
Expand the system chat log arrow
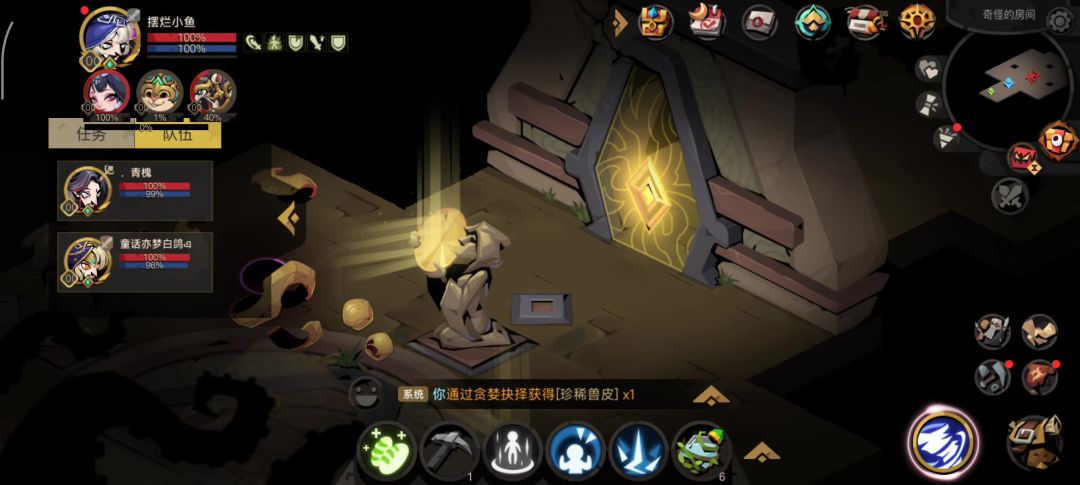pyautogui.click(x=710, y=395)
